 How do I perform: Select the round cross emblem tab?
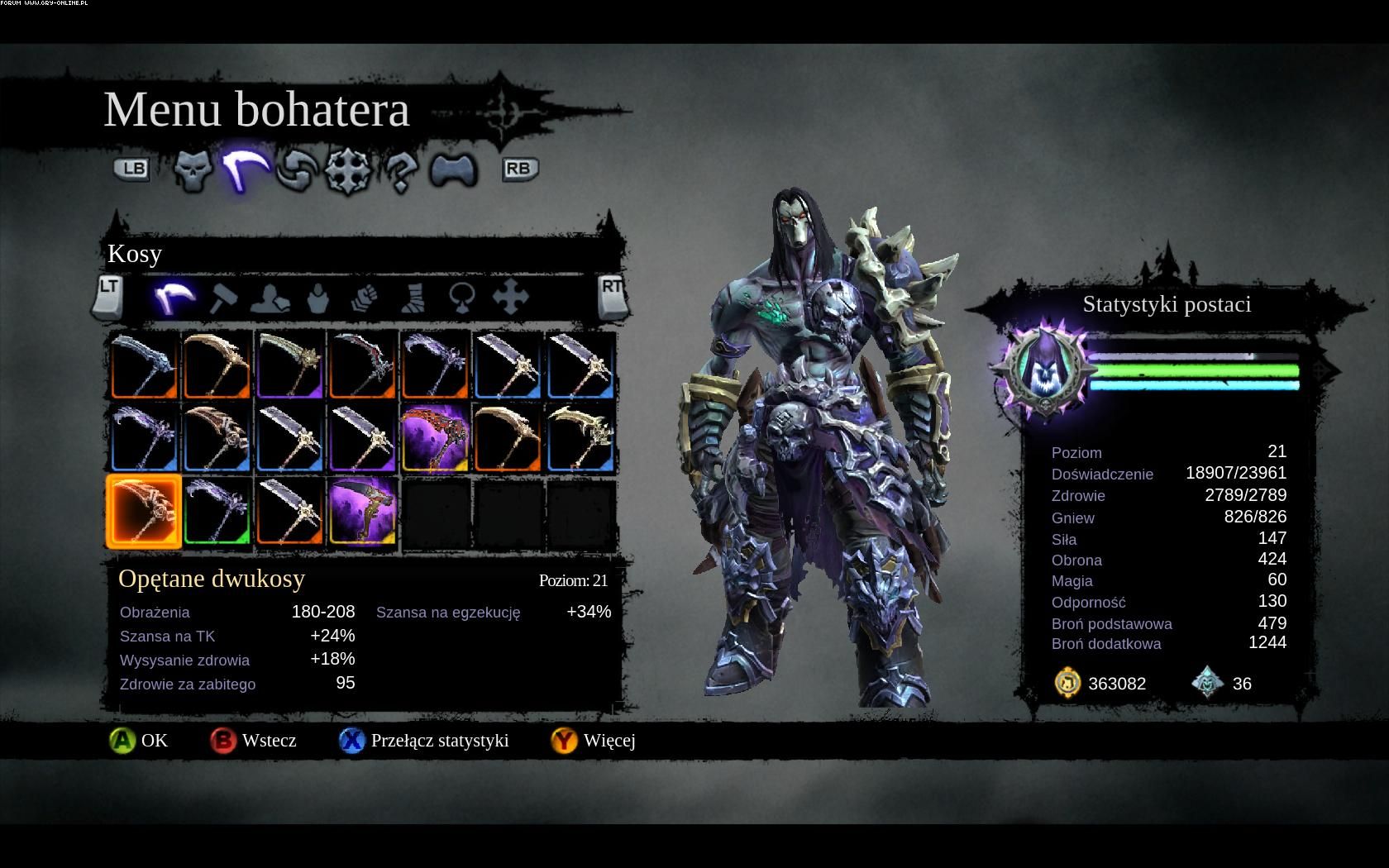click(x=346, y=169)
